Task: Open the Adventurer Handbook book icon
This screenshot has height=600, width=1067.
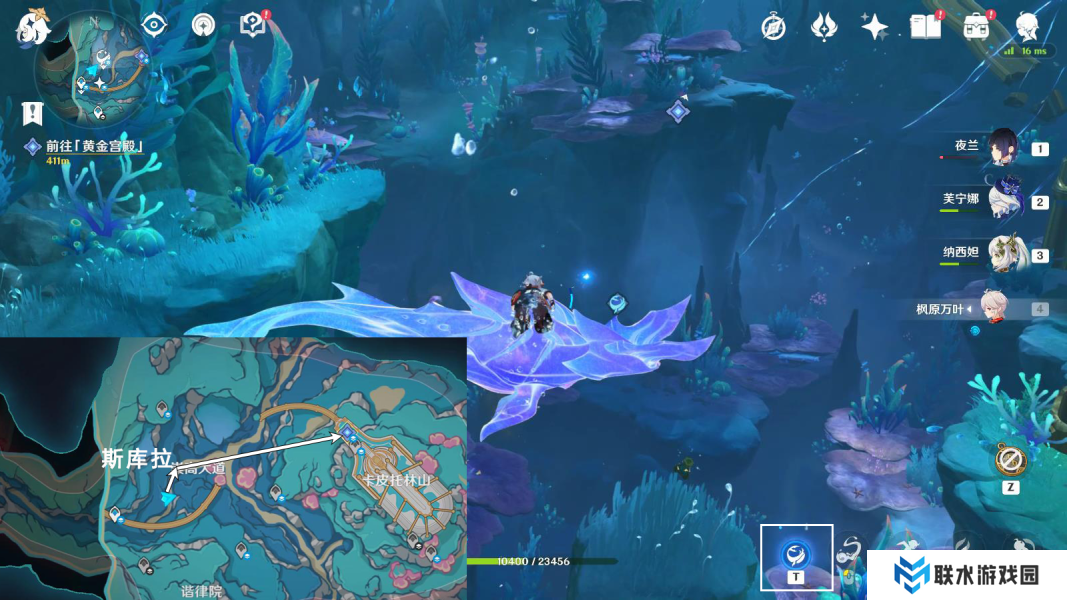Action: pyautogui.click(x=925, y=27)
